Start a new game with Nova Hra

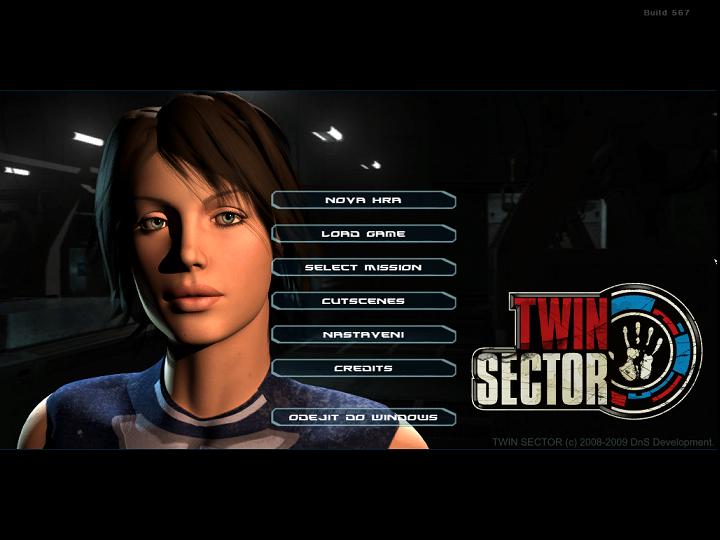coord(363,200)
